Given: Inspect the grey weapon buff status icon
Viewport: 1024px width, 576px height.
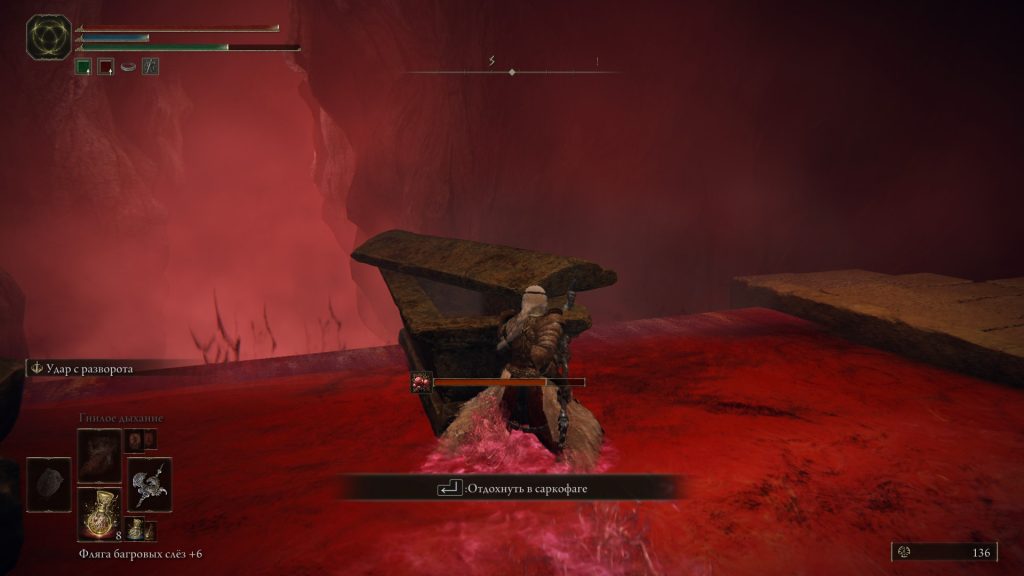Looking at the screenshot, I should (x=150, y=67).
